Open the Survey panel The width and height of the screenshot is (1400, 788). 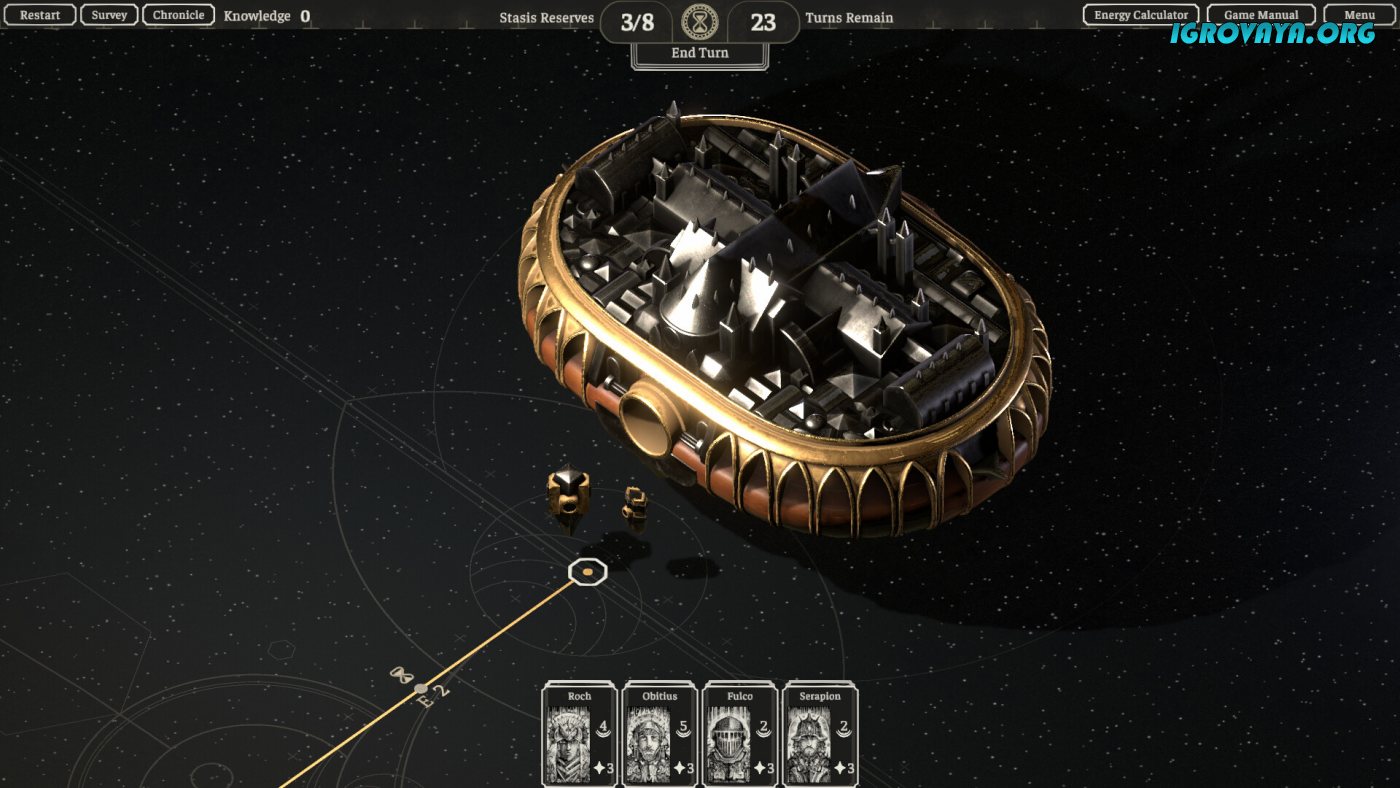click(x=109, y=15)
